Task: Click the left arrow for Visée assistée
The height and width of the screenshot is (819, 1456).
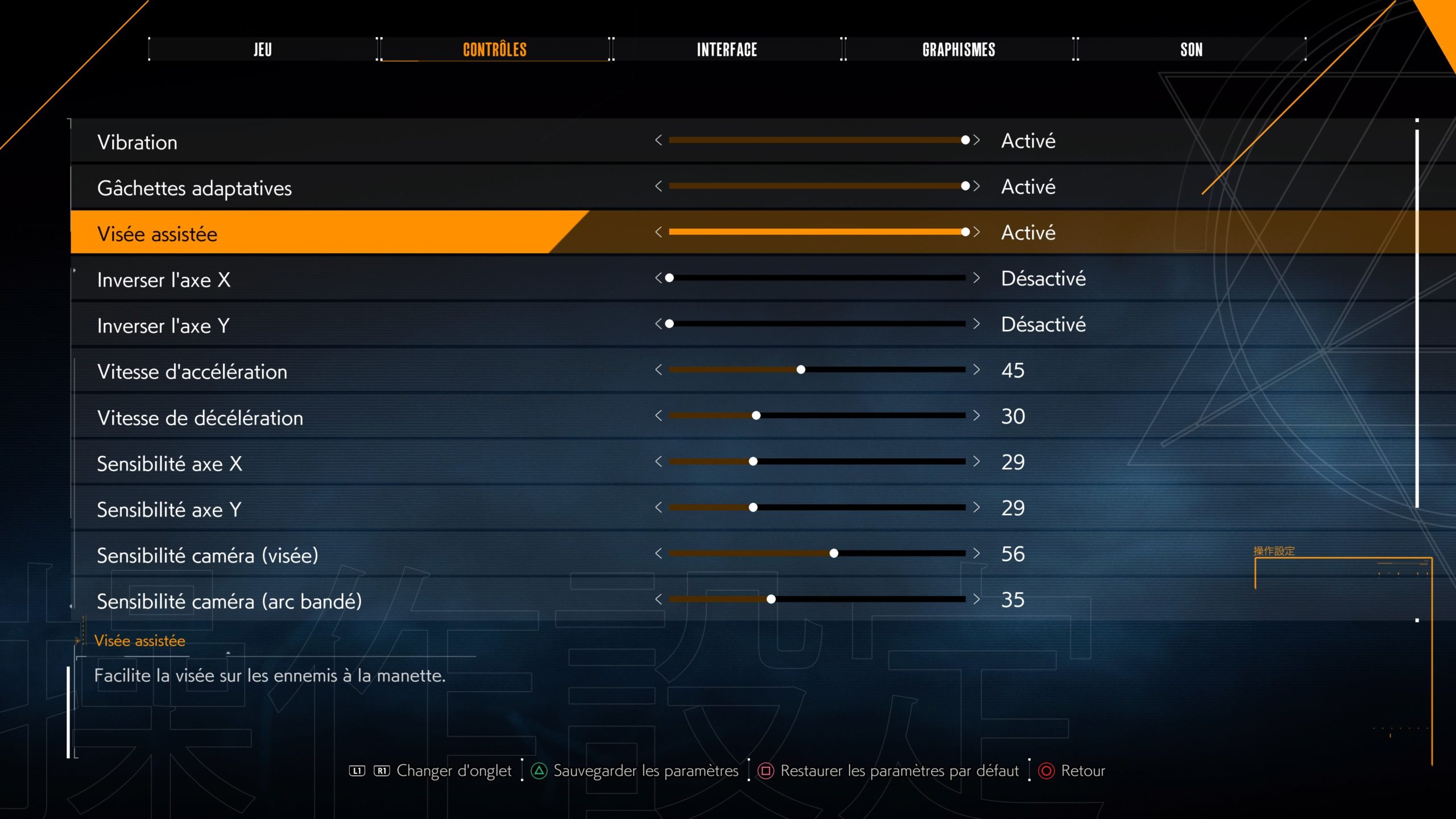Action: tap(659, 232)
